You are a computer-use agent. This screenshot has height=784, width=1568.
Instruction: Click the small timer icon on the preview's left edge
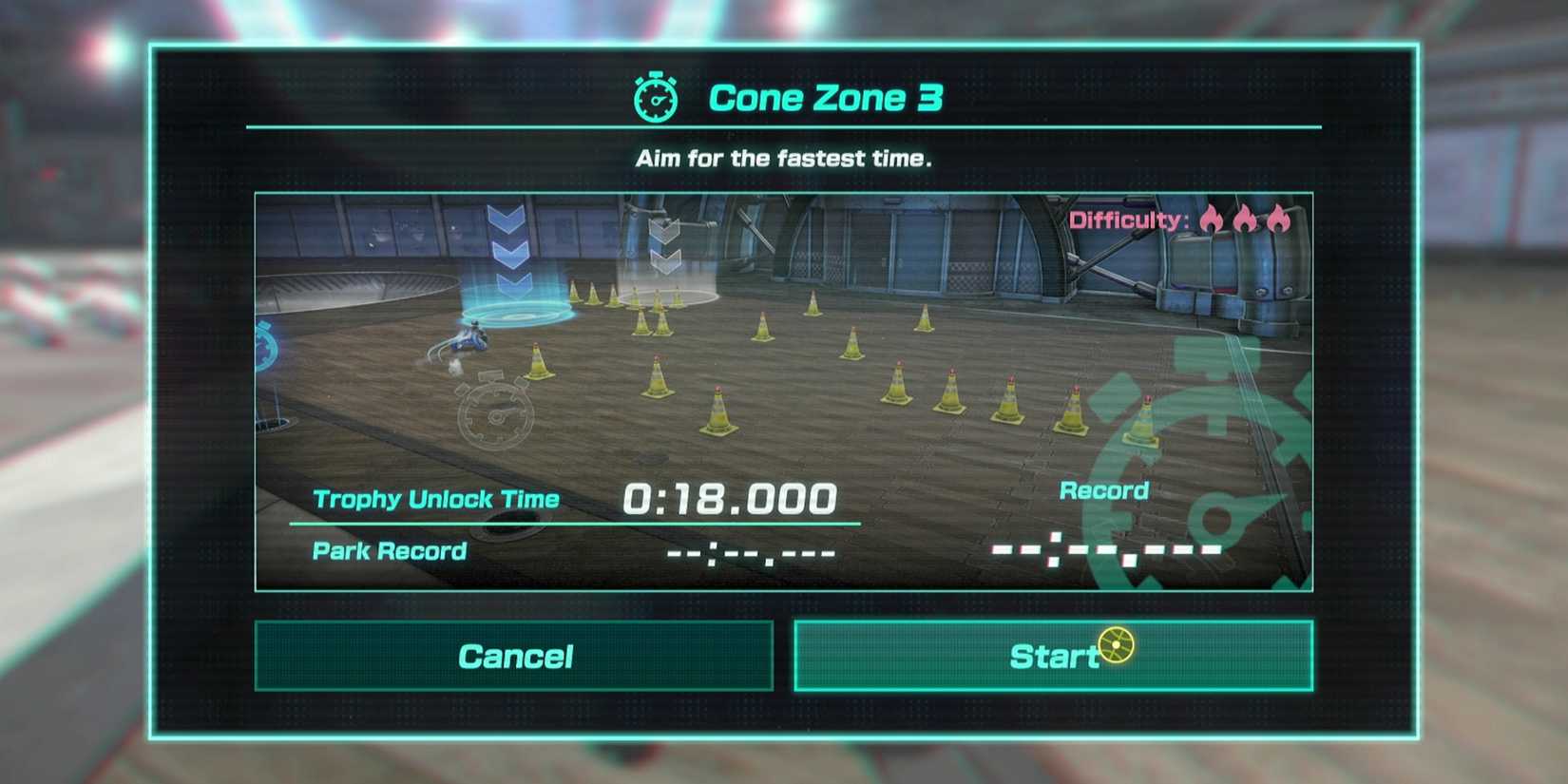coord(268,347)
